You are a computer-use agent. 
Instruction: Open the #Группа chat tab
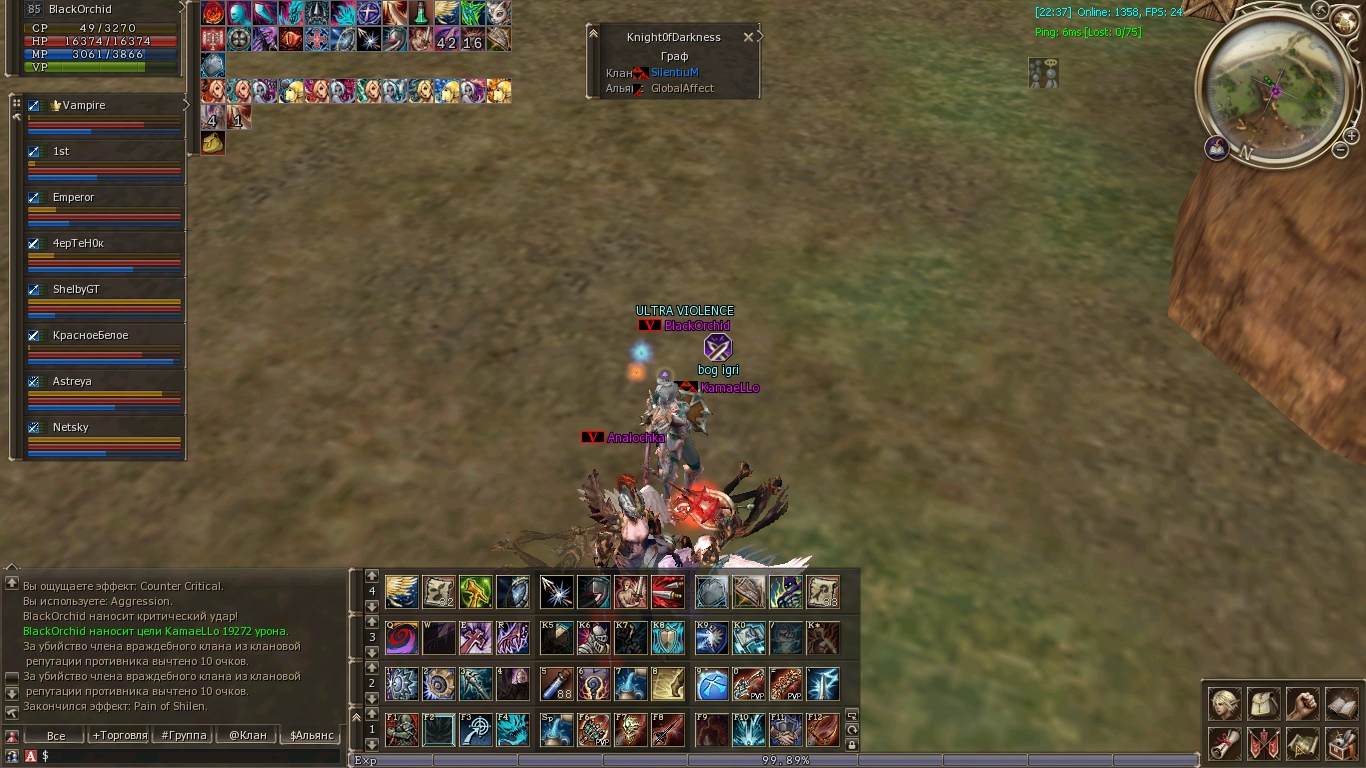(x=183, y=735)
